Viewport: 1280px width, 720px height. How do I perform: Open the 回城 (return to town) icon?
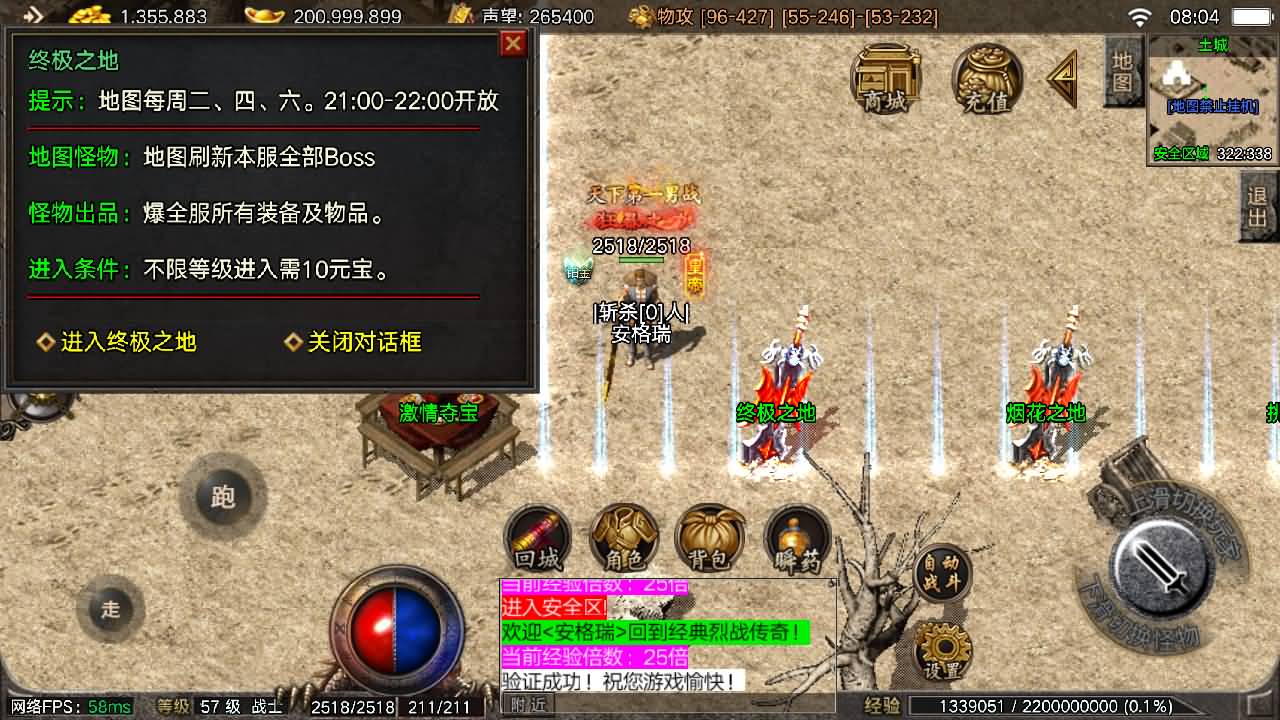click(539, 537)
